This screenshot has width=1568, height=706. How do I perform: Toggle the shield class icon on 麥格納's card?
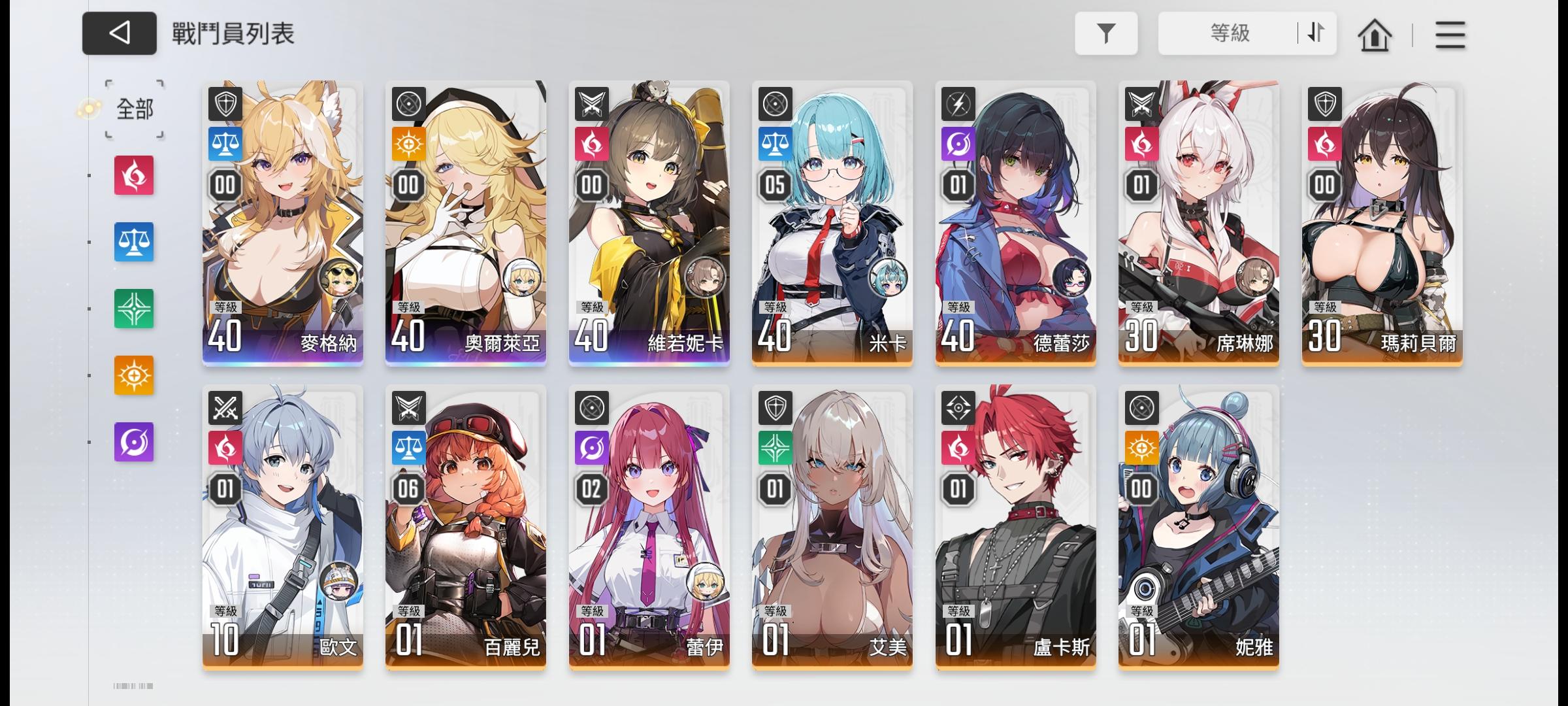coord(225,104)
